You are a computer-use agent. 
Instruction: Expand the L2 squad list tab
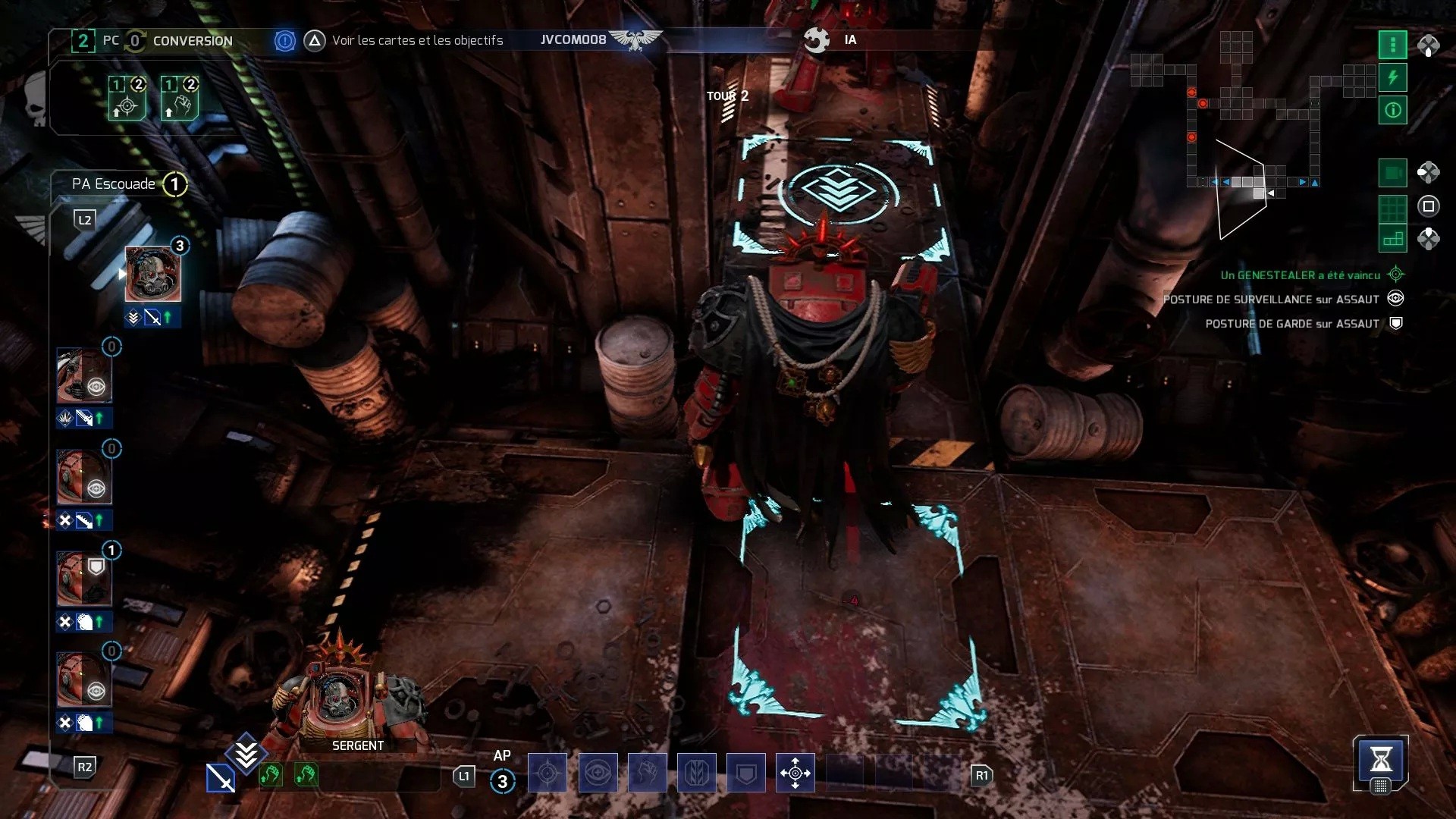tap(84, 219)
